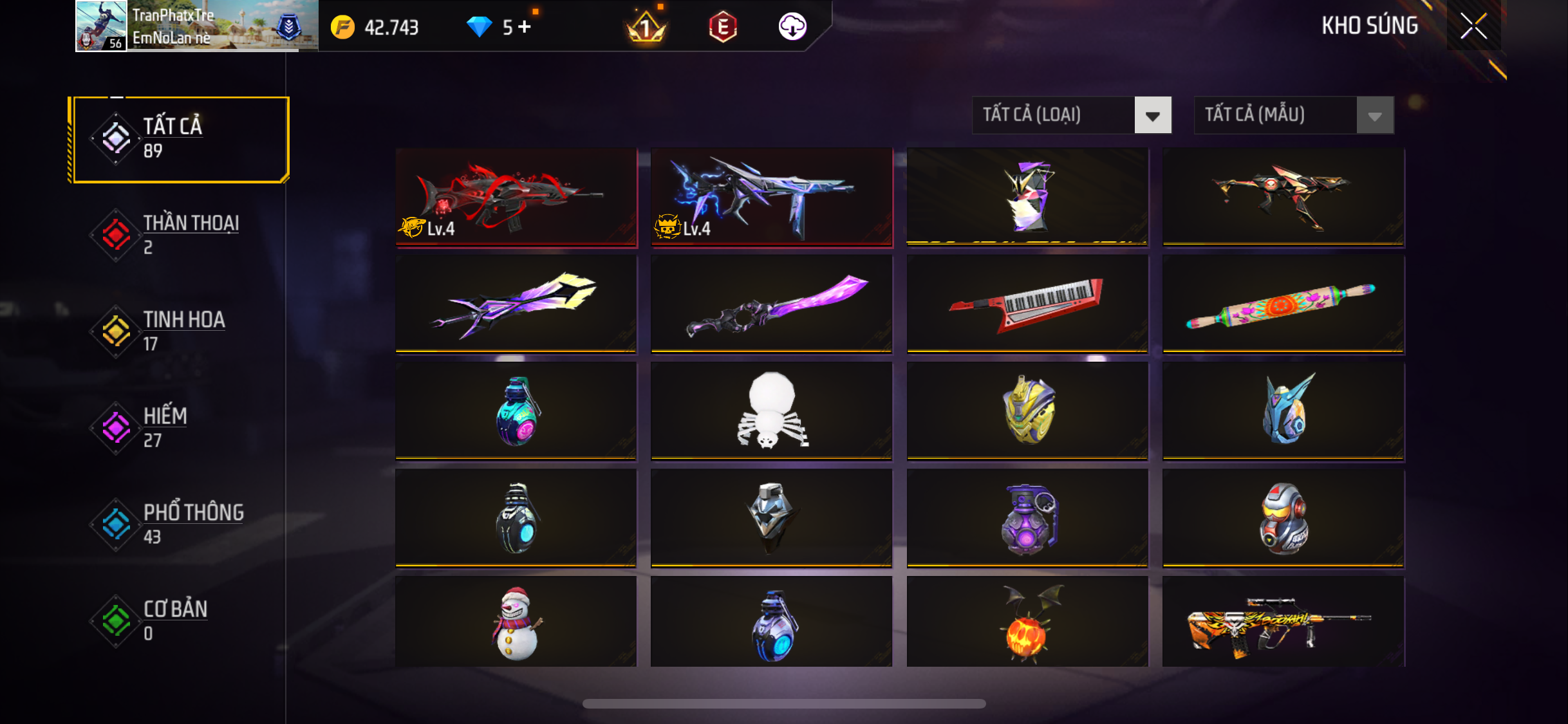Pick the pumpkin with bat wings skin
The image size is (1568, 724).
pyautogui.click(x=1027, y=622)
